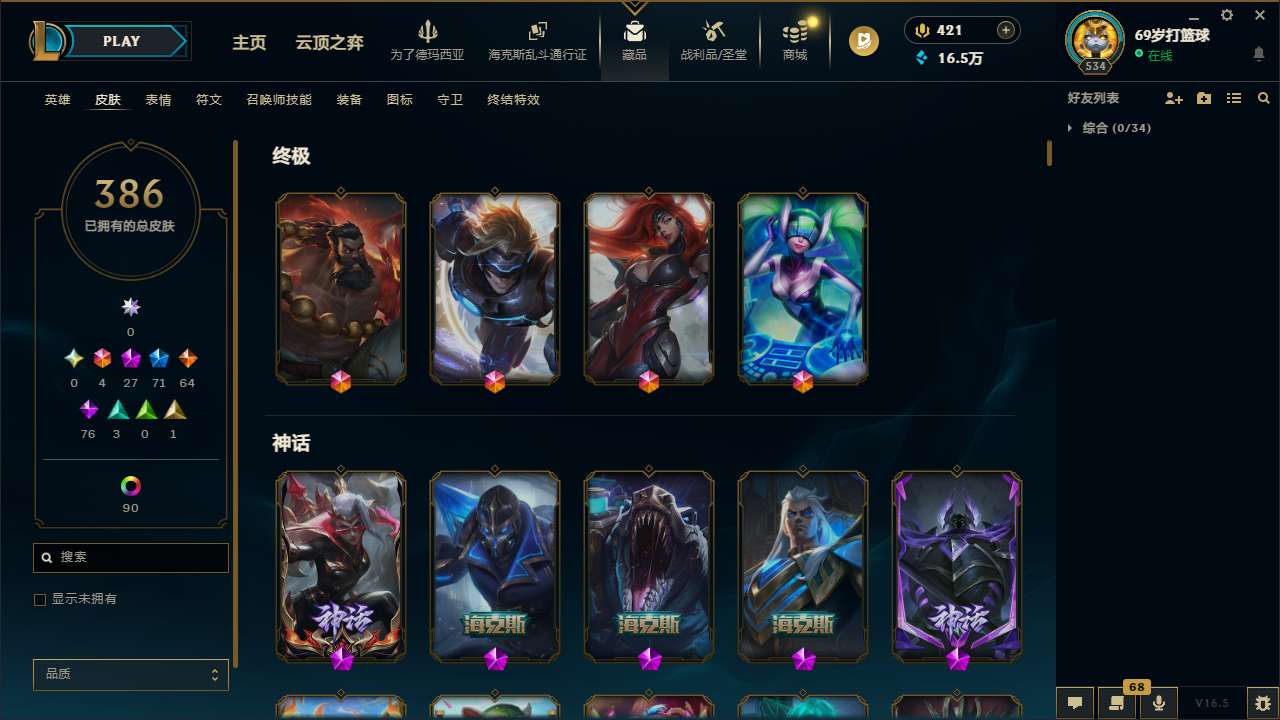Click the 搜索 search input field

[x=130, y=557]
